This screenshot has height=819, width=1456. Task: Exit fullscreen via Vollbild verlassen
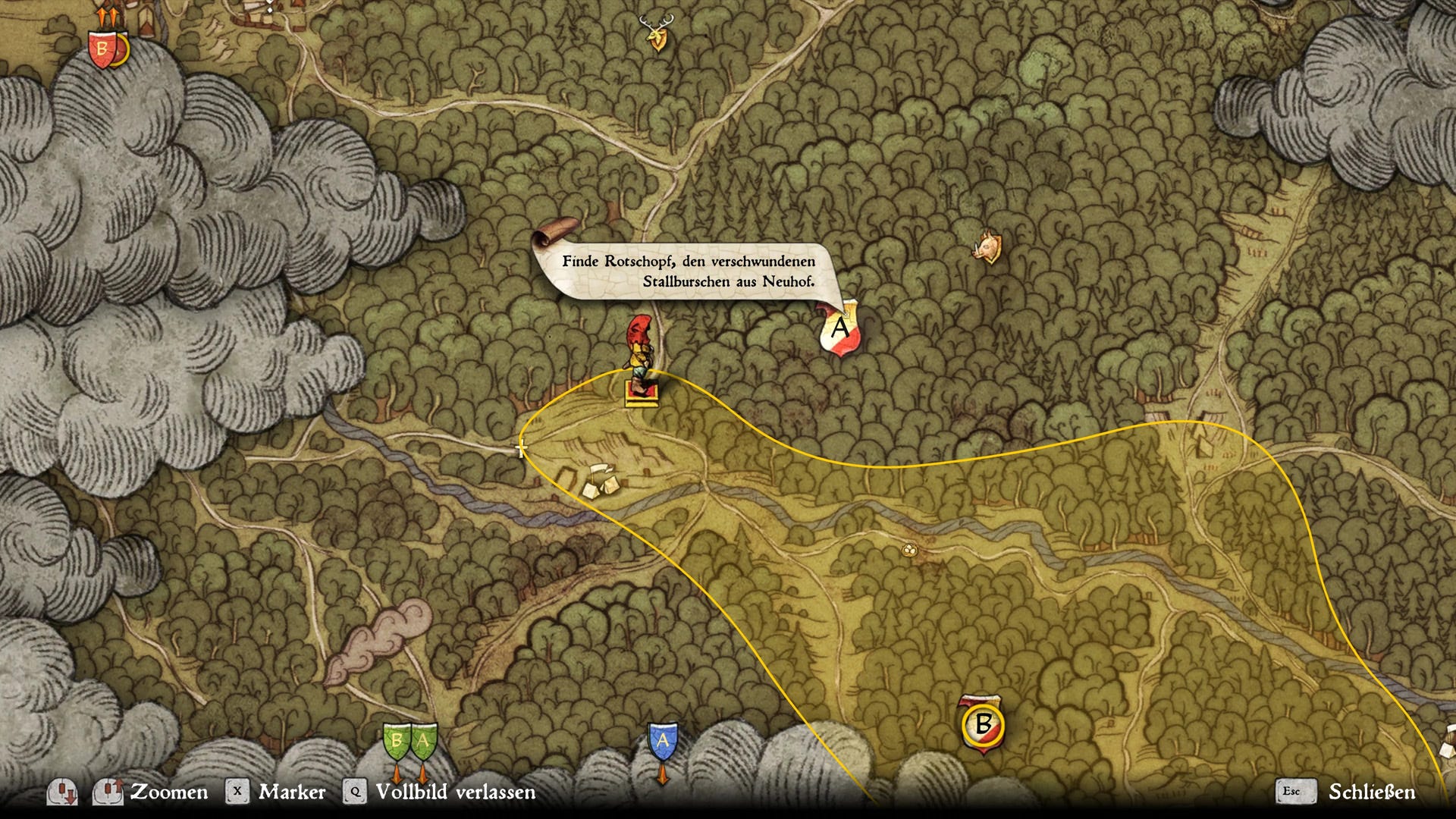455,792
